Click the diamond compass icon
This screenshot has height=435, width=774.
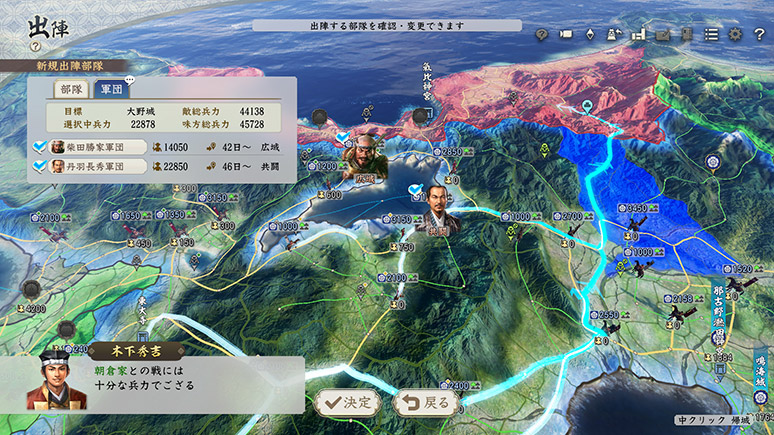point(590,34)
